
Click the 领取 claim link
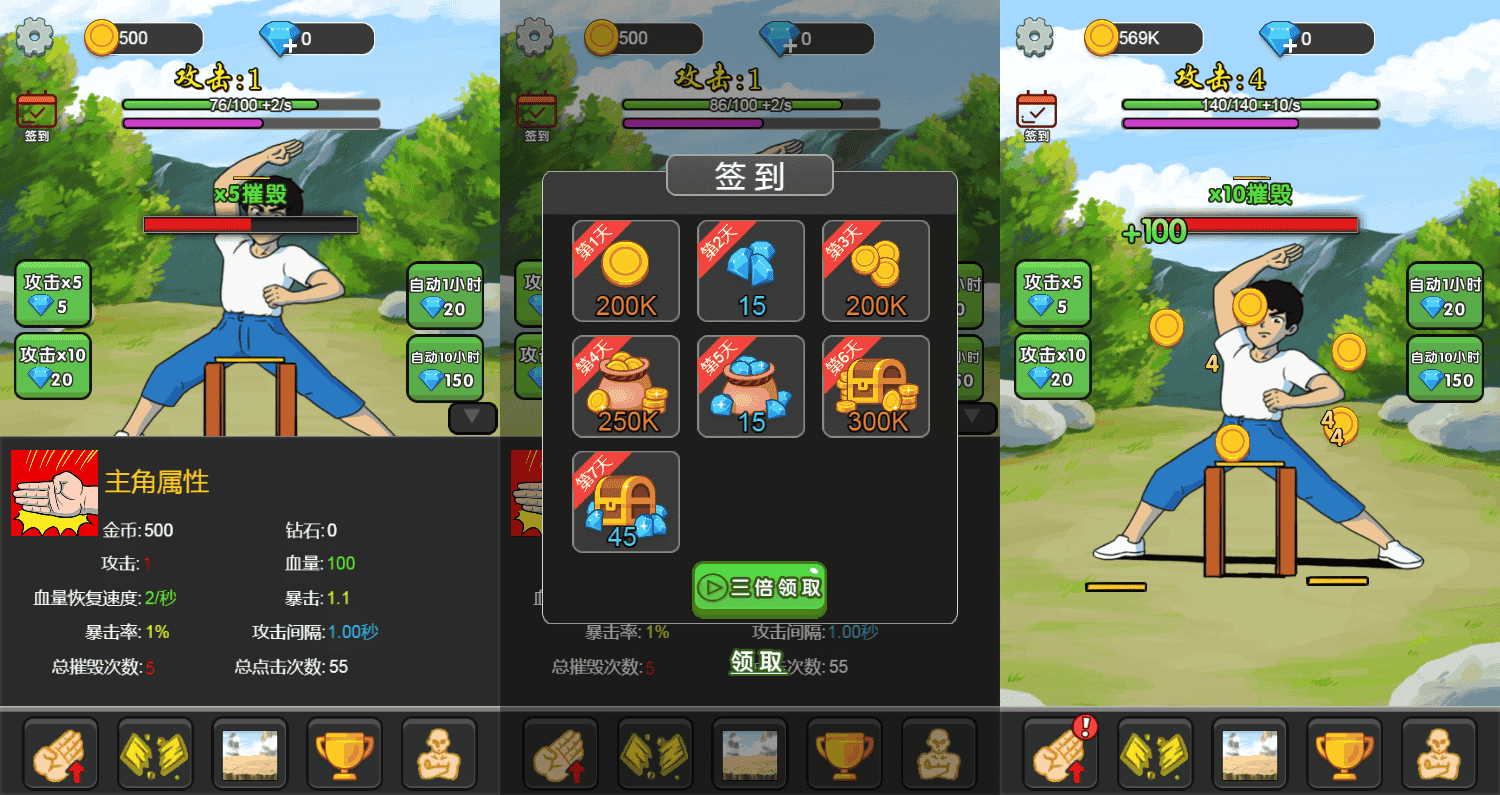point(758,662)
